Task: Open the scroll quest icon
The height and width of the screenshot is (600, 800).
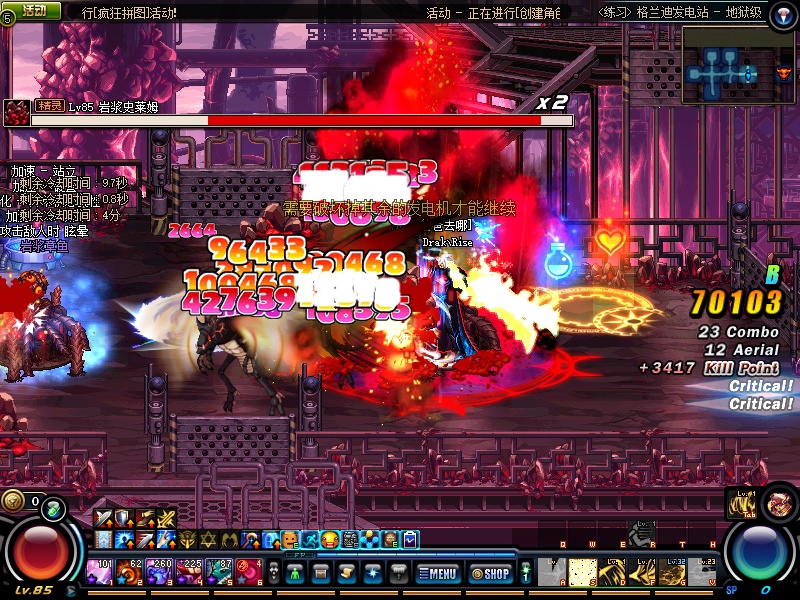Action: click(347, 573)
